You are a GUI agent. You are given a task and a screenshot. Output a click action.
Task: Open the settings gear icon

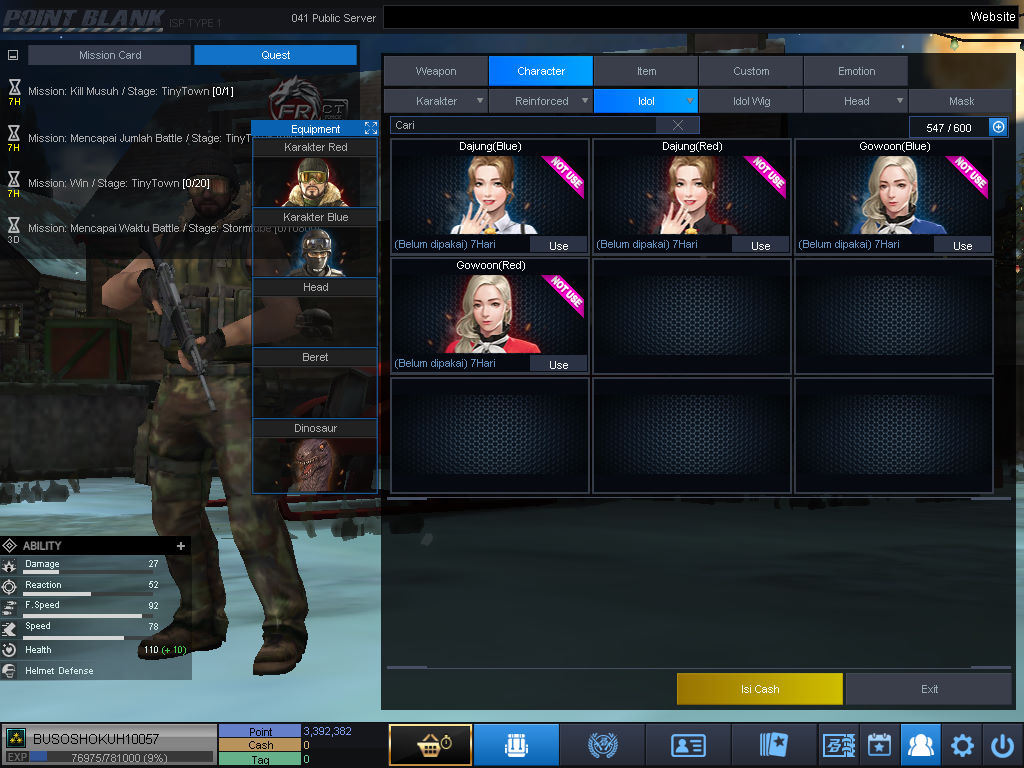pos(962,745)
